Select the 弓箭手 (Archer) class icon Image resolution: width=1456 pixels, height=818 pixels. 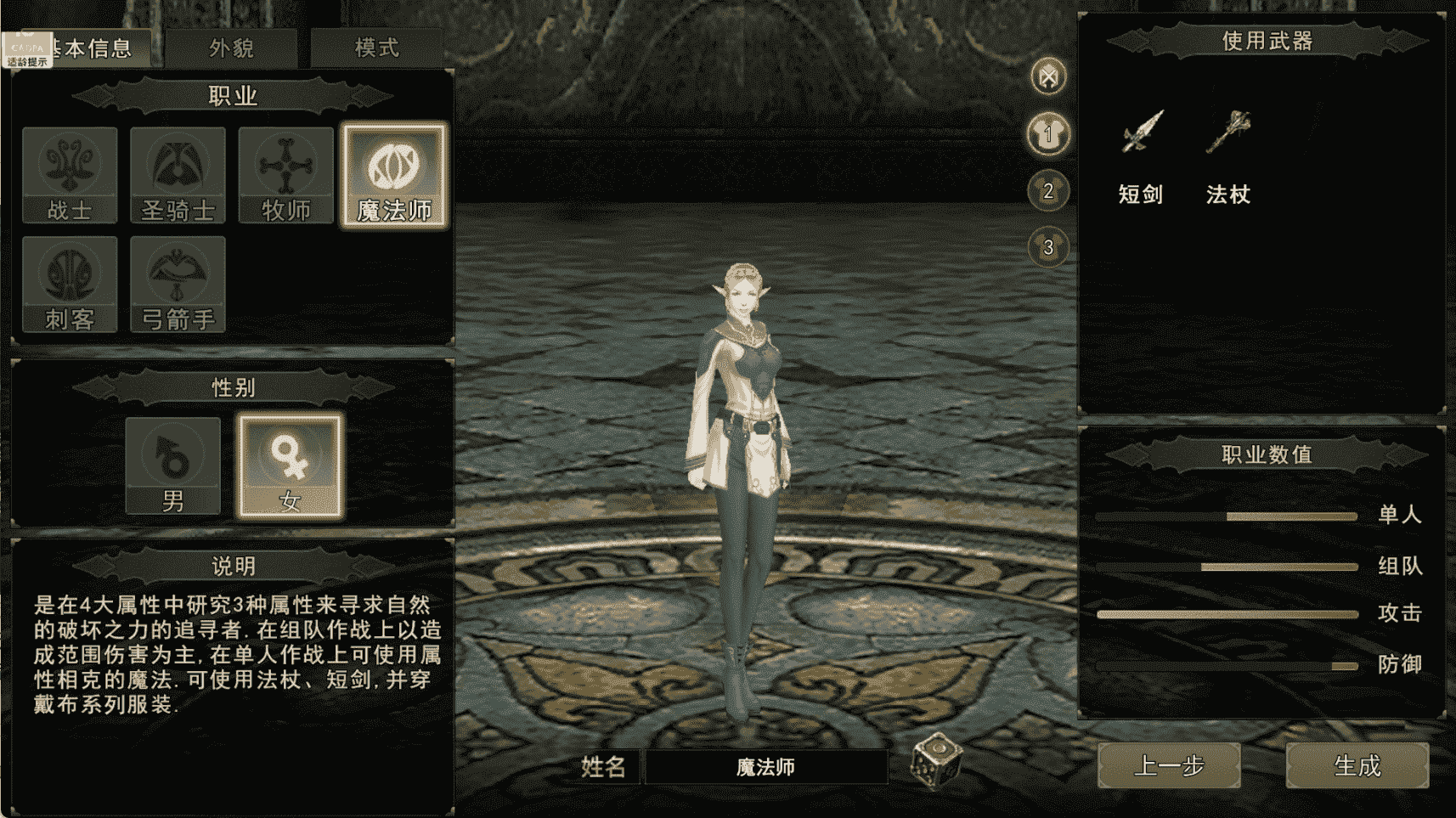[178, 283]
